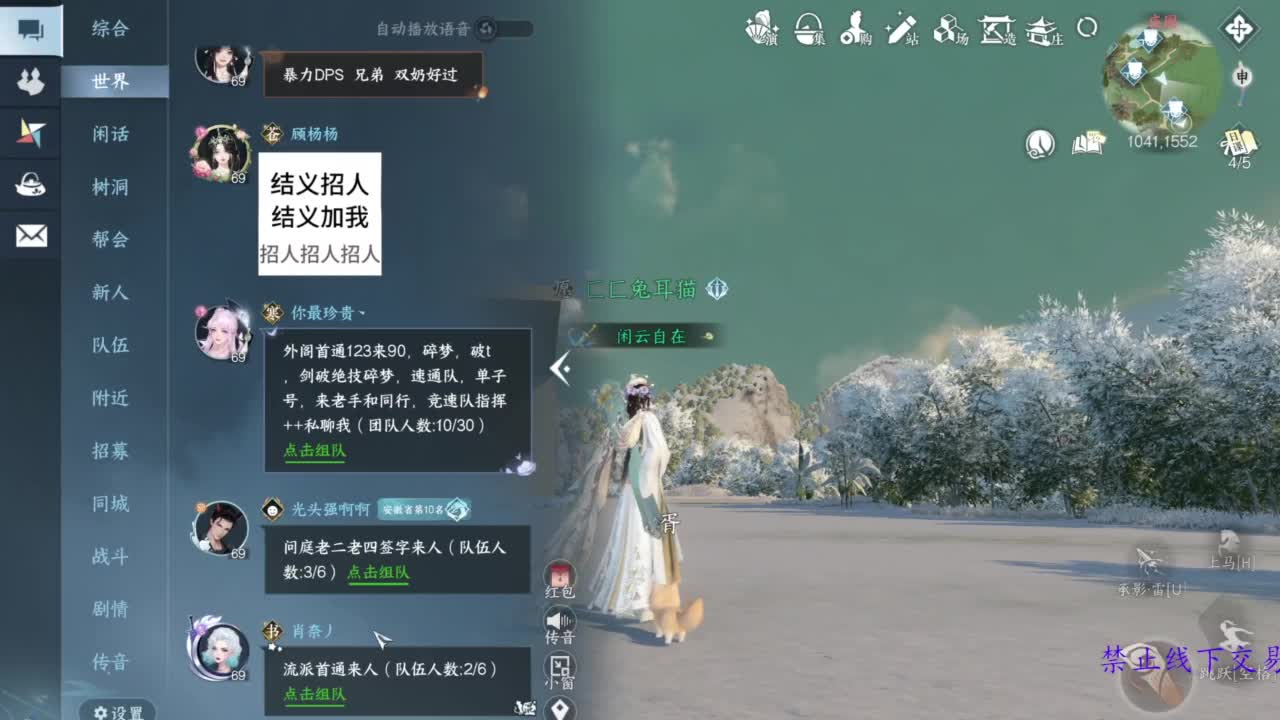Switch to the 队伍 chat channel tab
The height and width of the screenshot is (720, 1280).
(x=114, y=345)
